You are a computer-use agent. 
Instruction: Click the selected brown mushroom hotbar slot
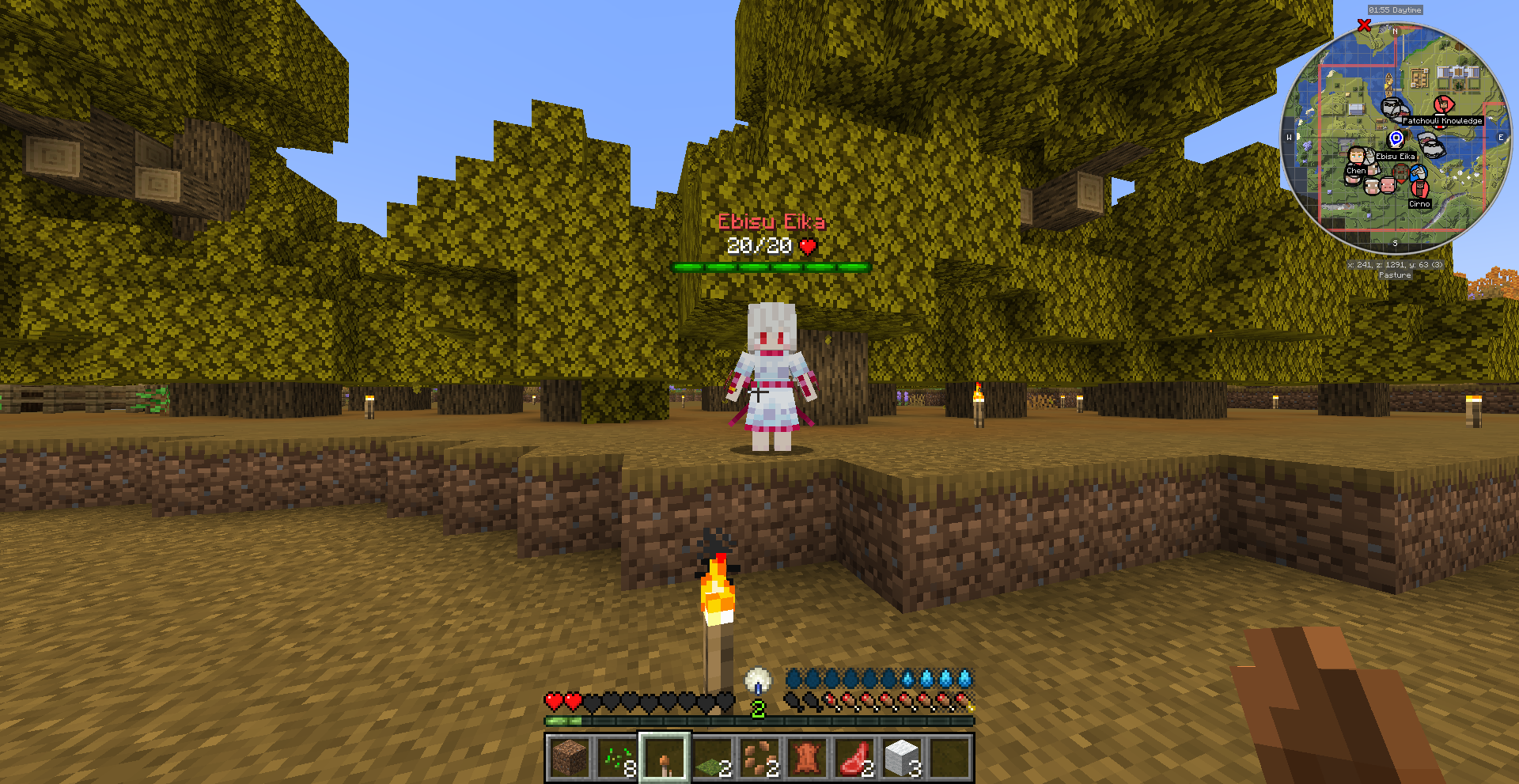[665, 757]
